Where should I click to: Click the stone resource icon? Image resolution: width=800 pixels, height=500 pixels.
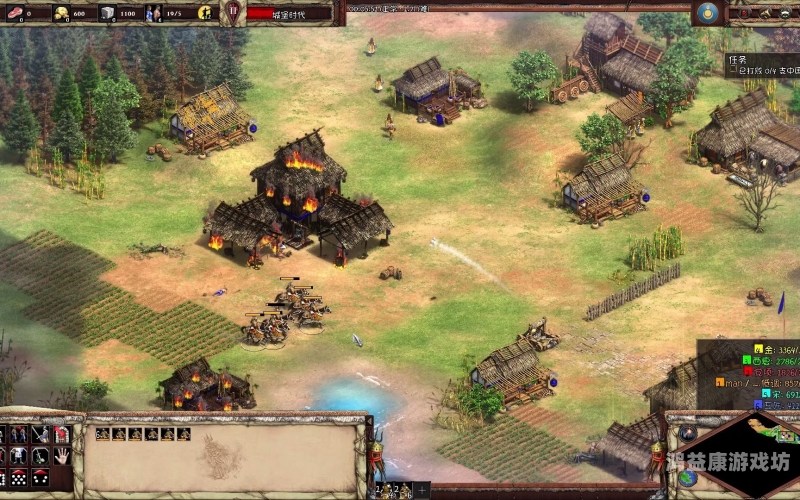coord(107,13)
